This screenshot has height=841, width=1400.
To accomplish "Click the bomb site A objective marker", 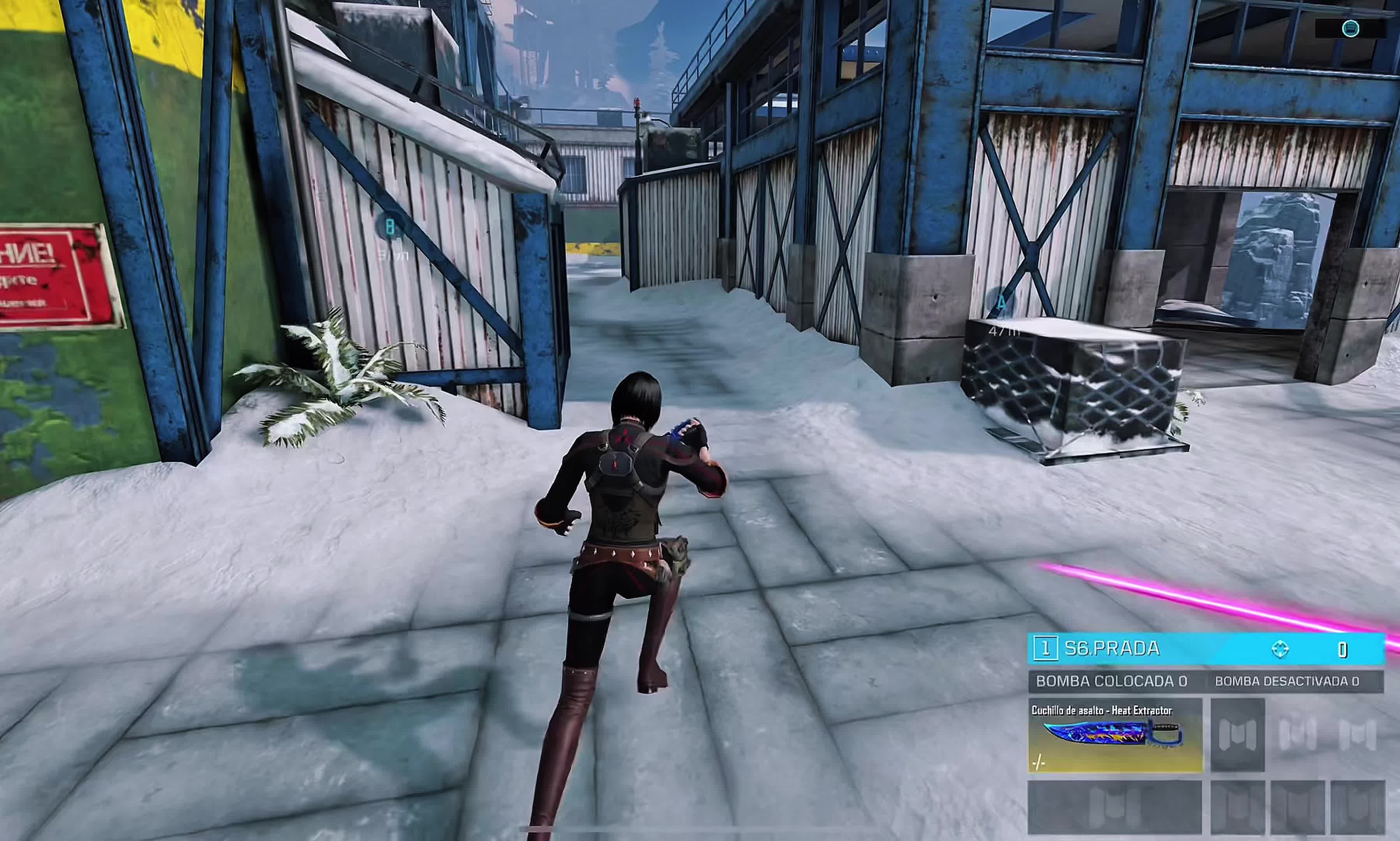I will pos(1001,303).
